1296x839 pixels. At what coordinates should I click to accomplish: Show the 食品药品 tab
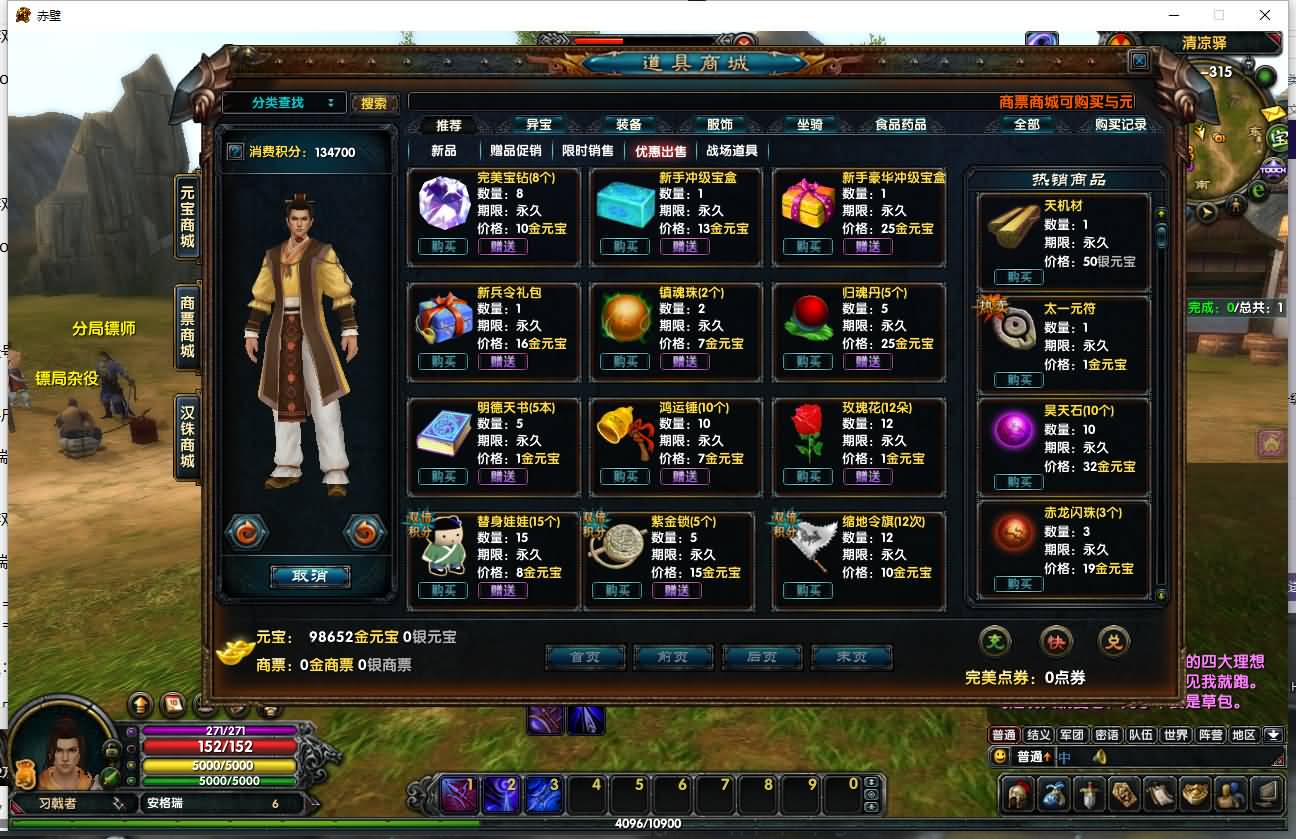(x=900, y=125)
